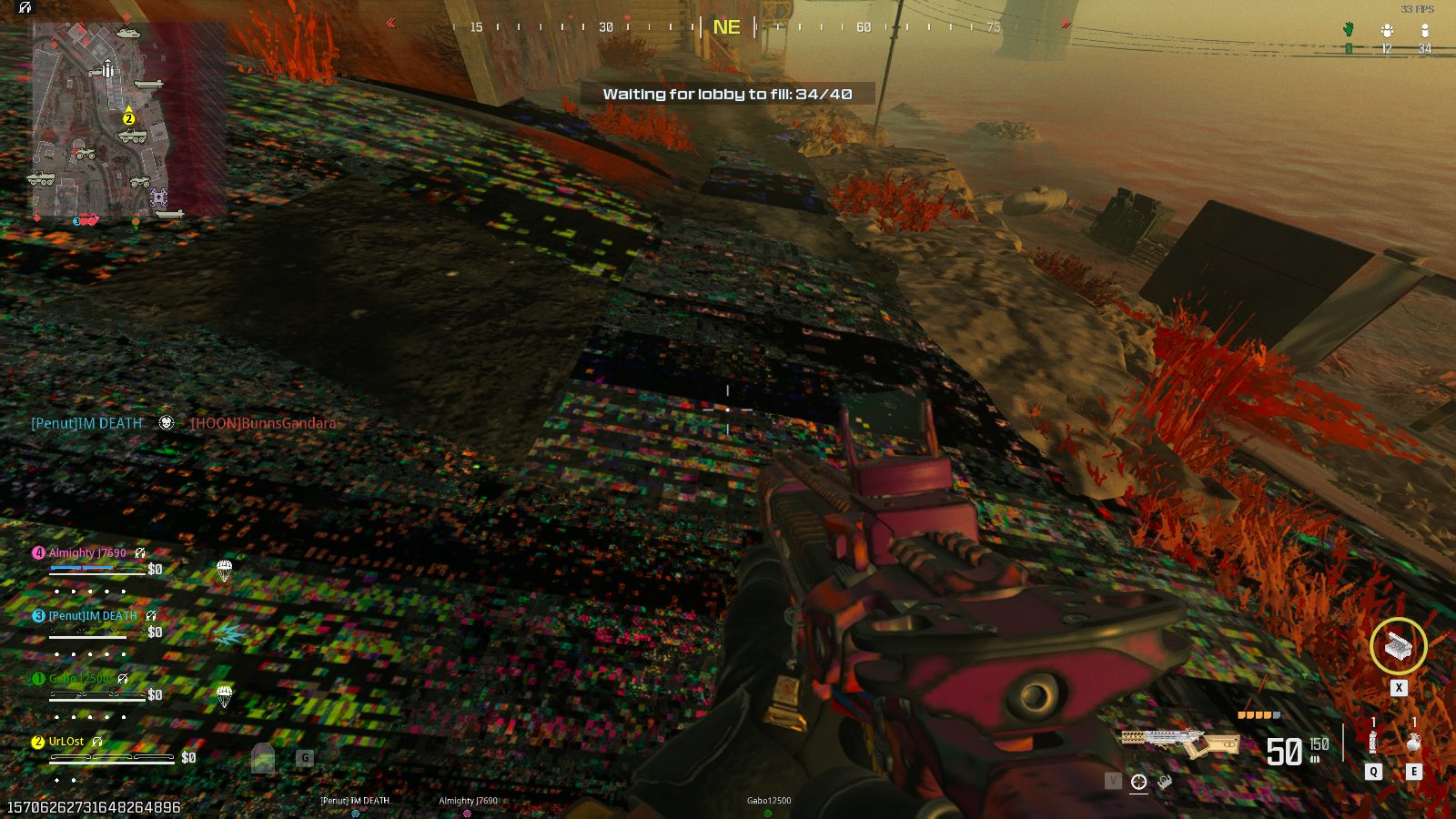Activate the munitions box field upgrade
Screen dimensions: 1456x819
1398,646
